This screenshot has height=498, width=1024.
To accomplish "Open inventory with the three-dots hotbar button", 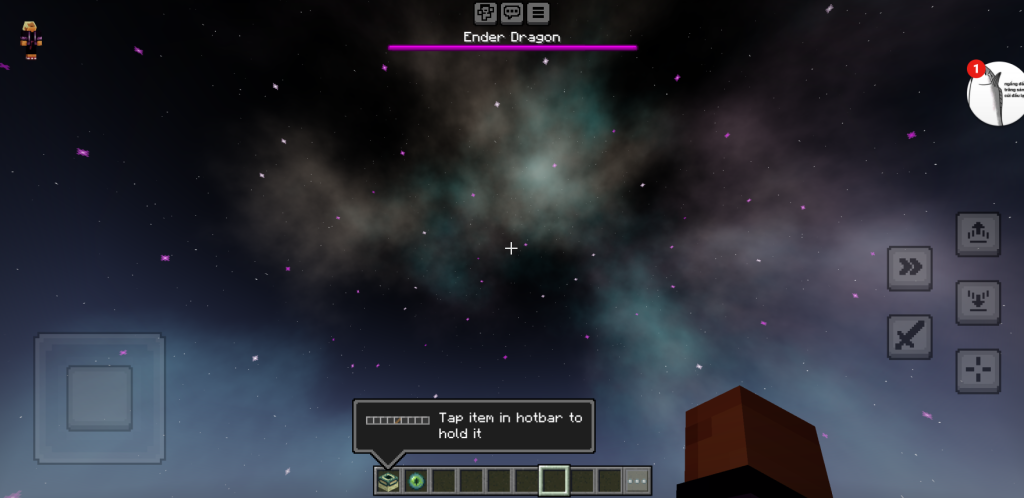I will pyautogui.click(x=637, y=481).
